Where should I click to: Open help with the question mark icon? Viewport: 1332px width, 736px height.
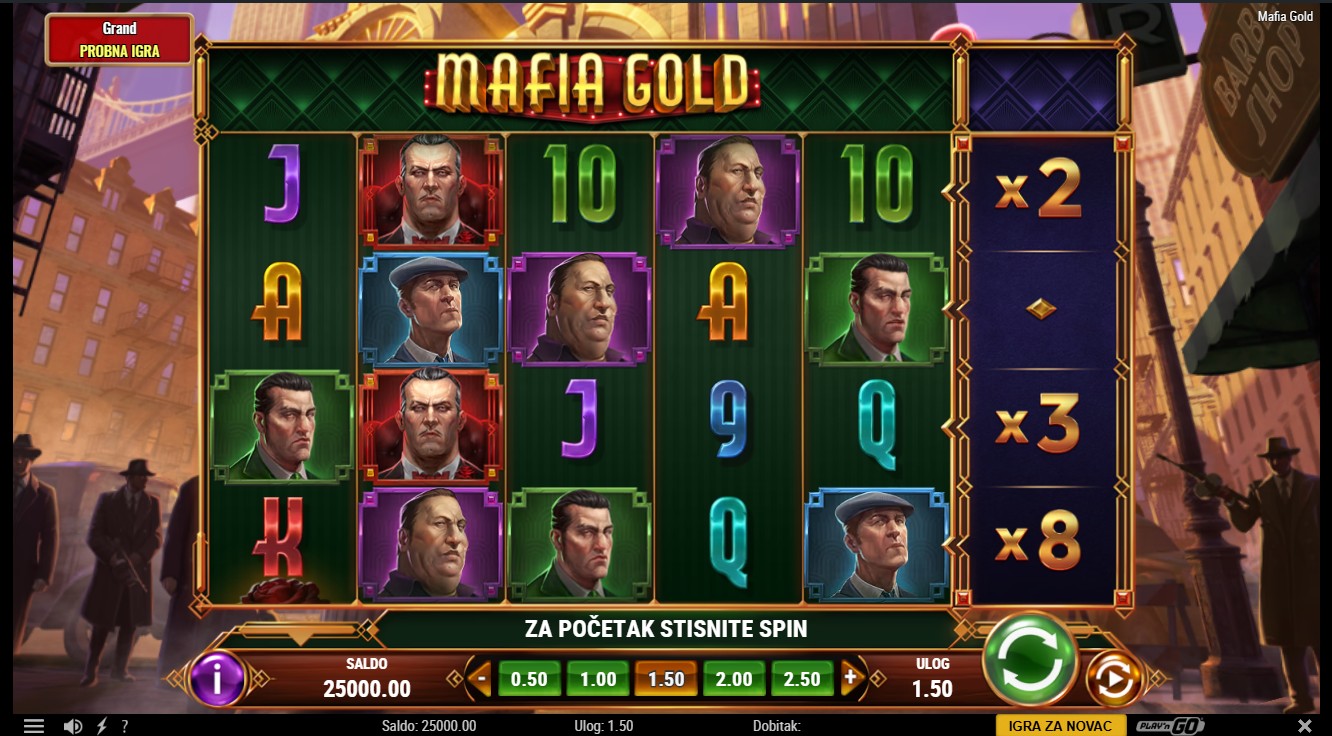(x=125, y=726)
